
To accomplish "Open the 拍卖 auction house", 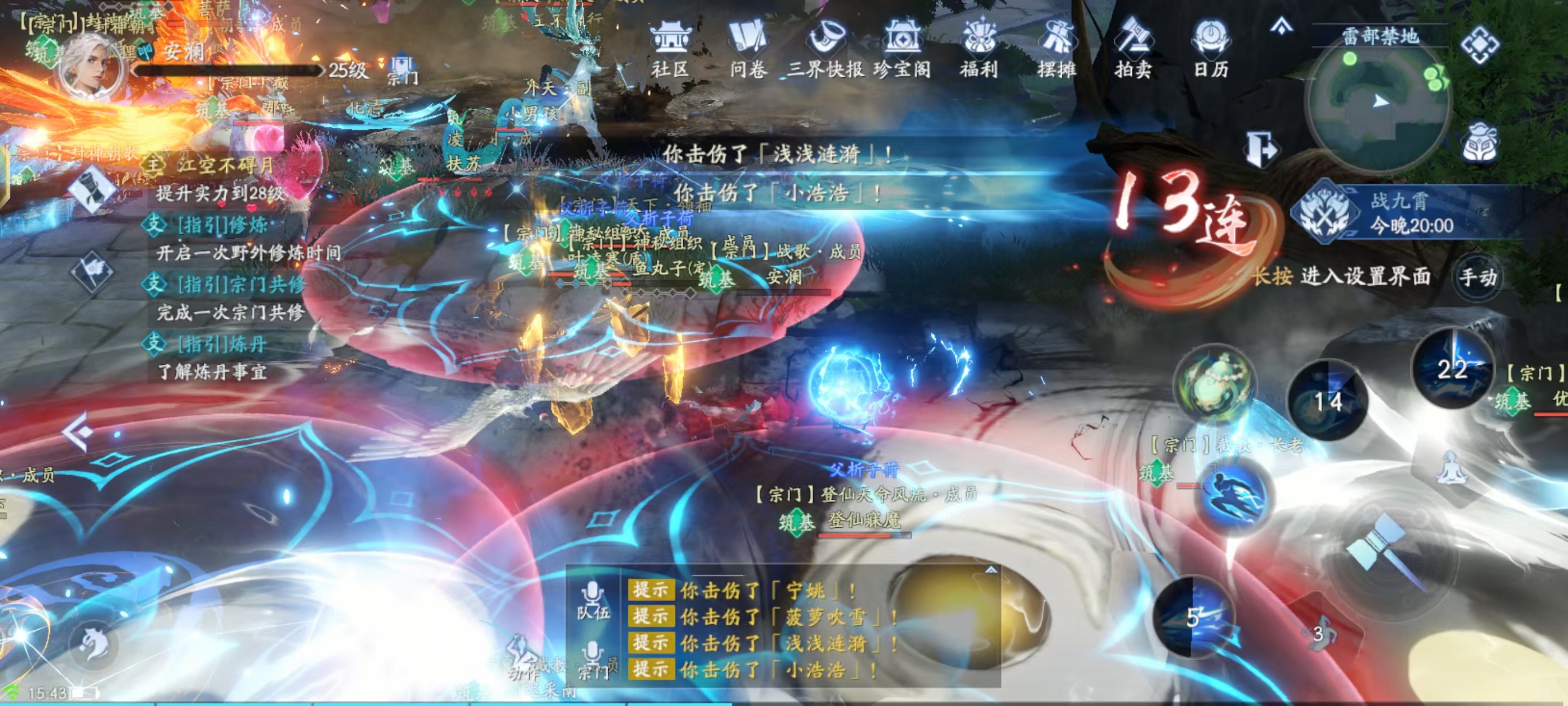I will [x=1133, y=48].
